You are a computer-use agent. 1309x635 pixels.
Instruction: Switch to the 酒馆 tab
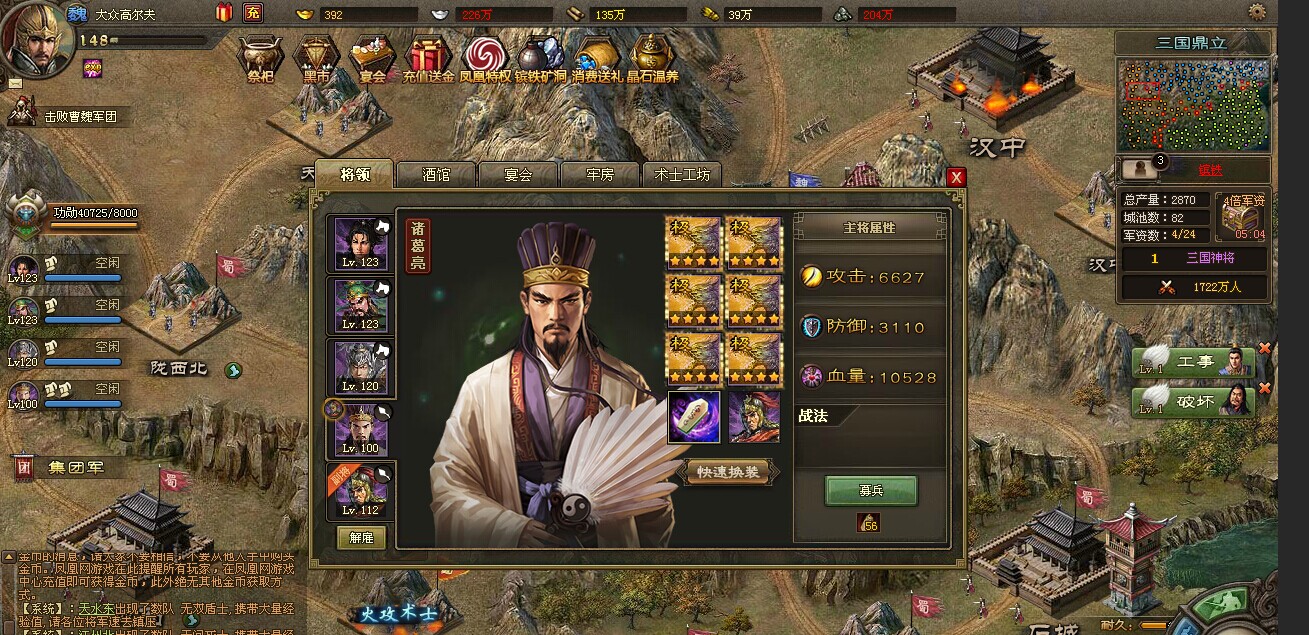click(x=436, y=174)
